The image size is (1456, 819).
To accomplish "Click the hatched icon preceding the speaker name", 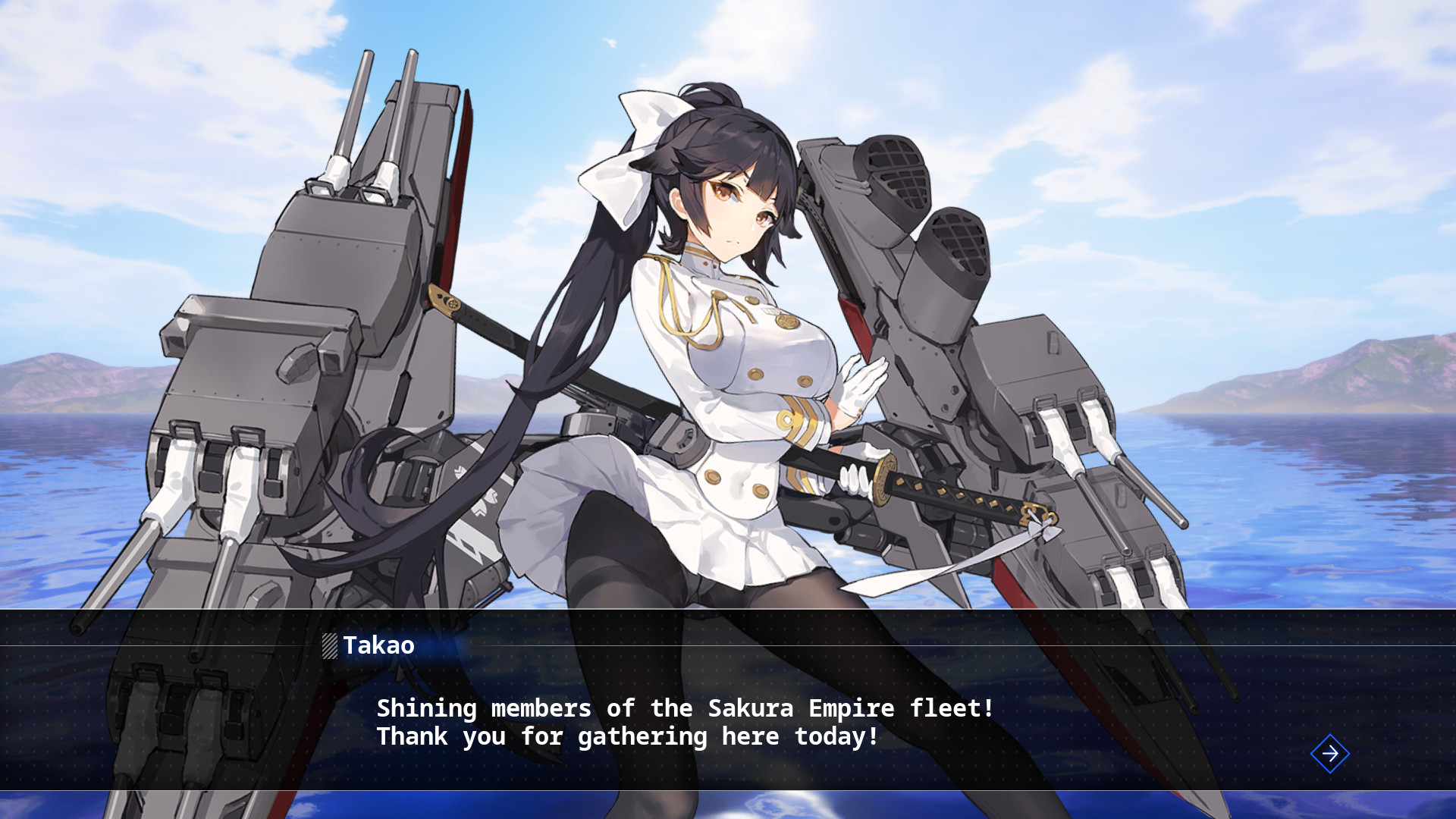I will 329,646.
